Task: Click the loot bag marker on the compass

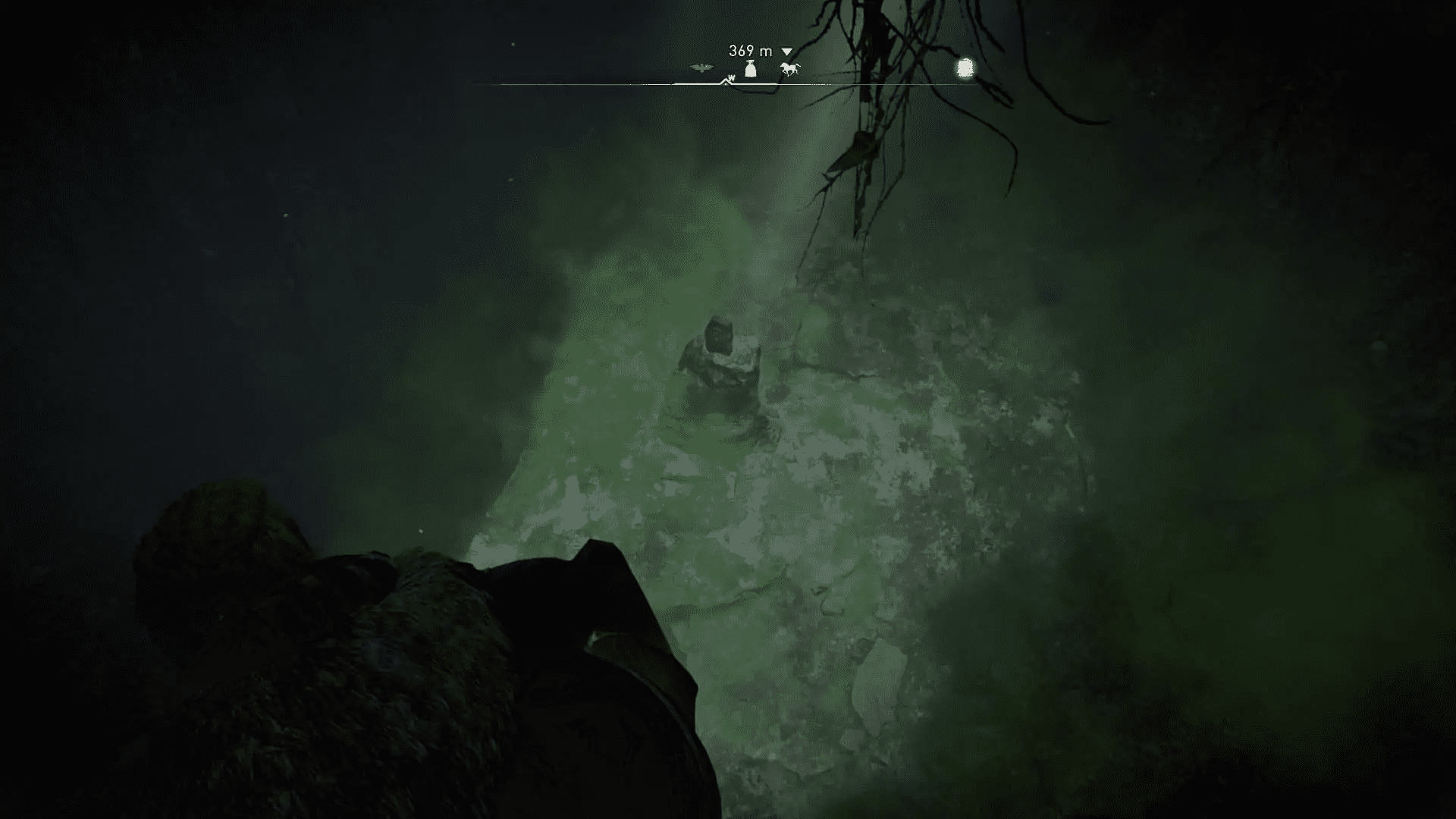Action: pyautogui.click(x=750, y=70)
